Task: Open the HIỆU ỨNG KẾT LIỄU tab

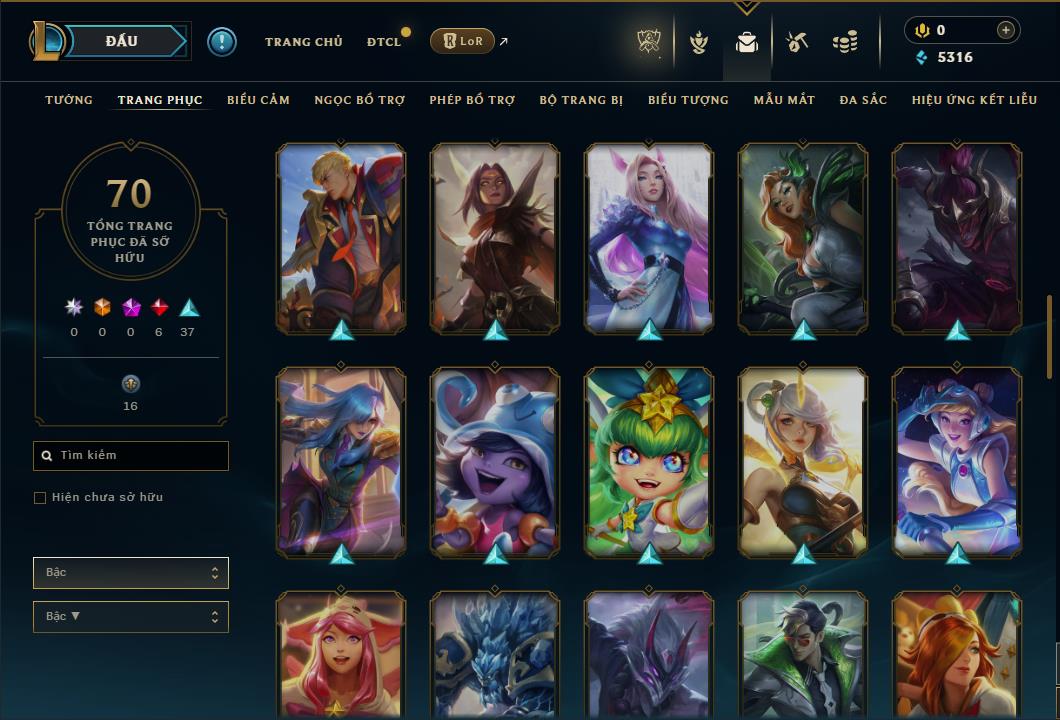Action: click(974, 100)
